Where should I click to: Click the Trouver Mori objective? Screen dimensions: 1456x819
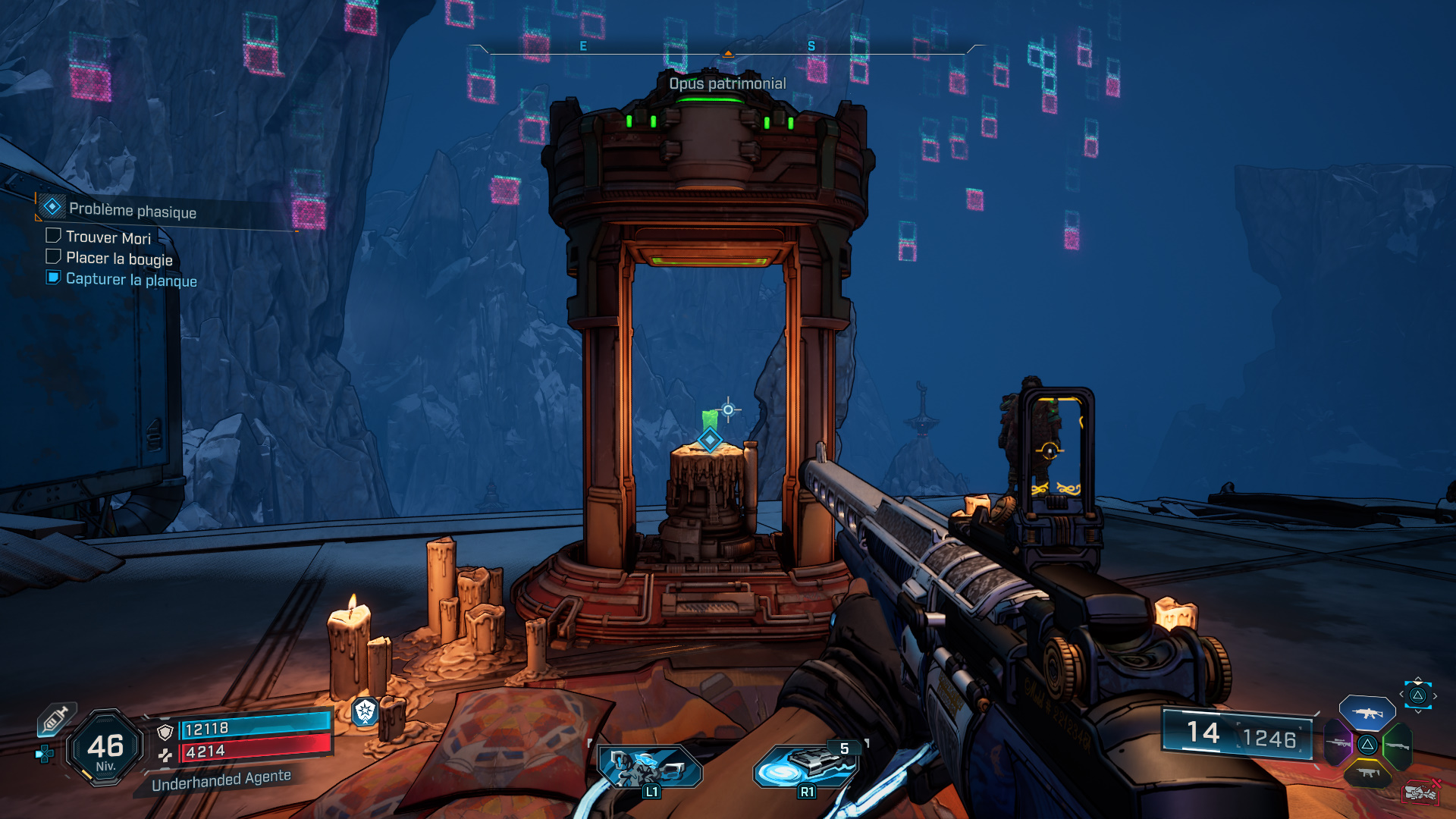[x=108, y=237]
